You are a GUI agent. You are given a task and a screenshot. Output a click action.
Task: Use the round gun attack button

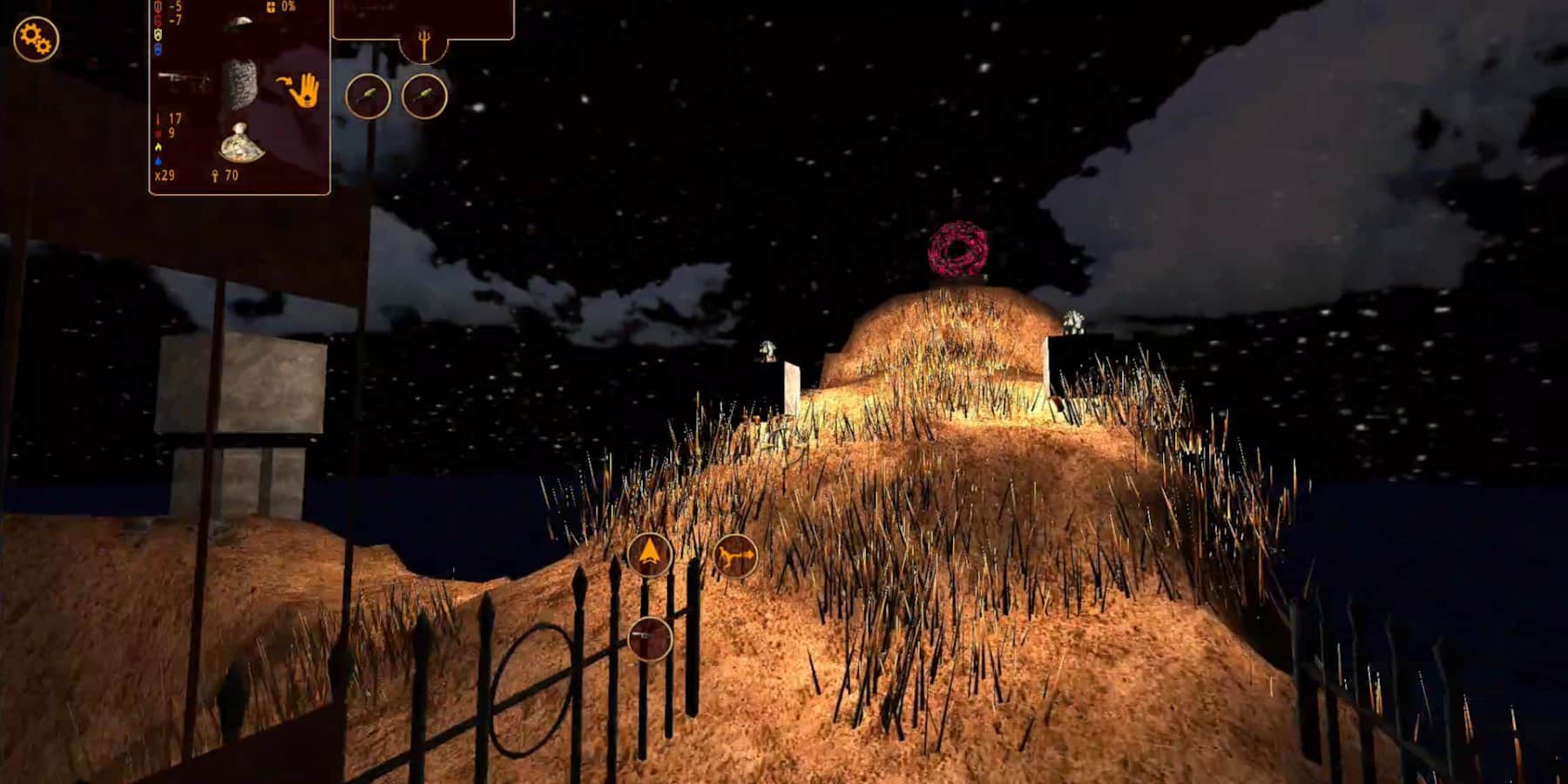(649, 638)
